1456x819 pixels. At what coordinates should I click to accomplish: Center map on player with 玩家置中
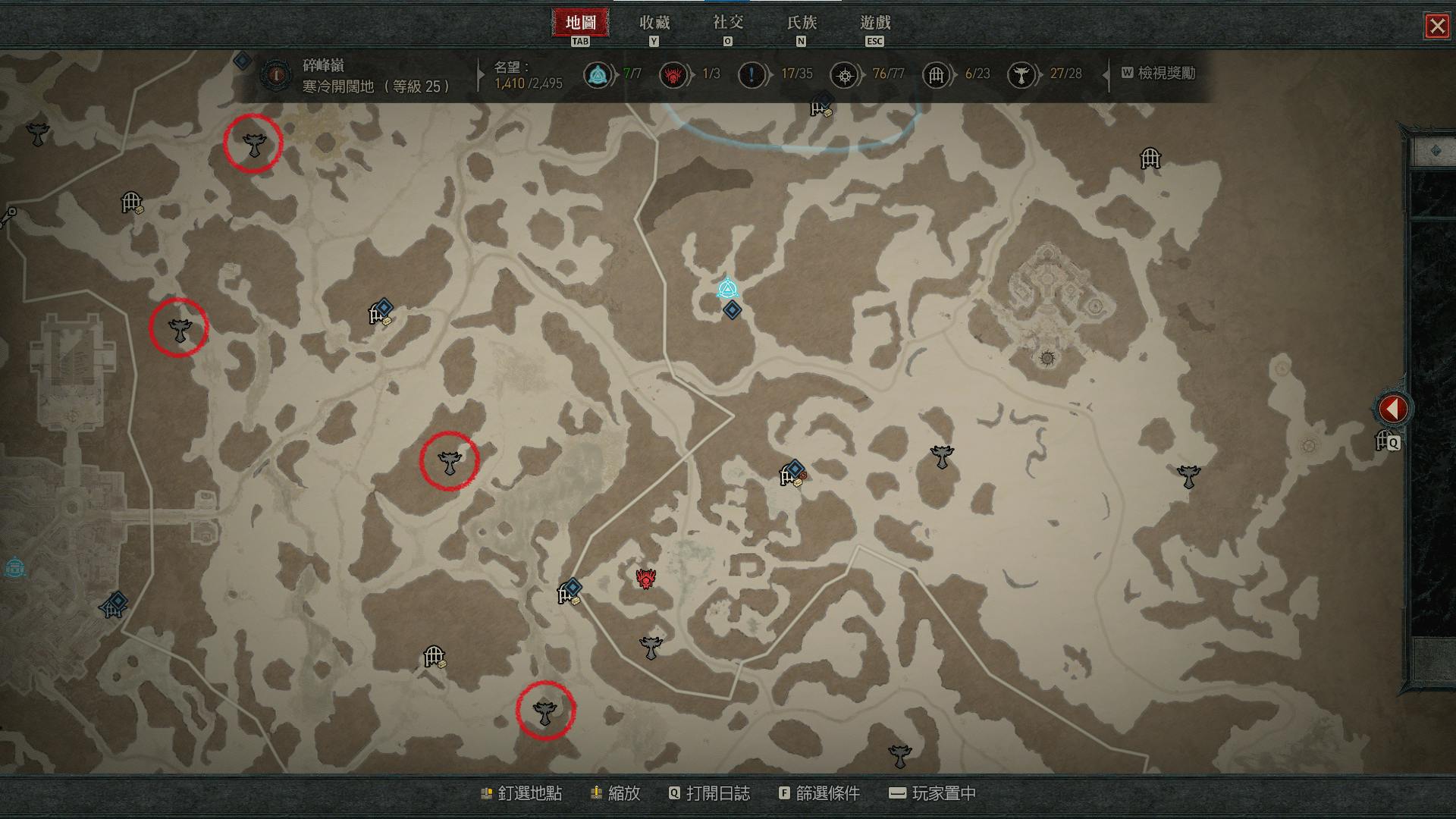(x=933, y=793)
